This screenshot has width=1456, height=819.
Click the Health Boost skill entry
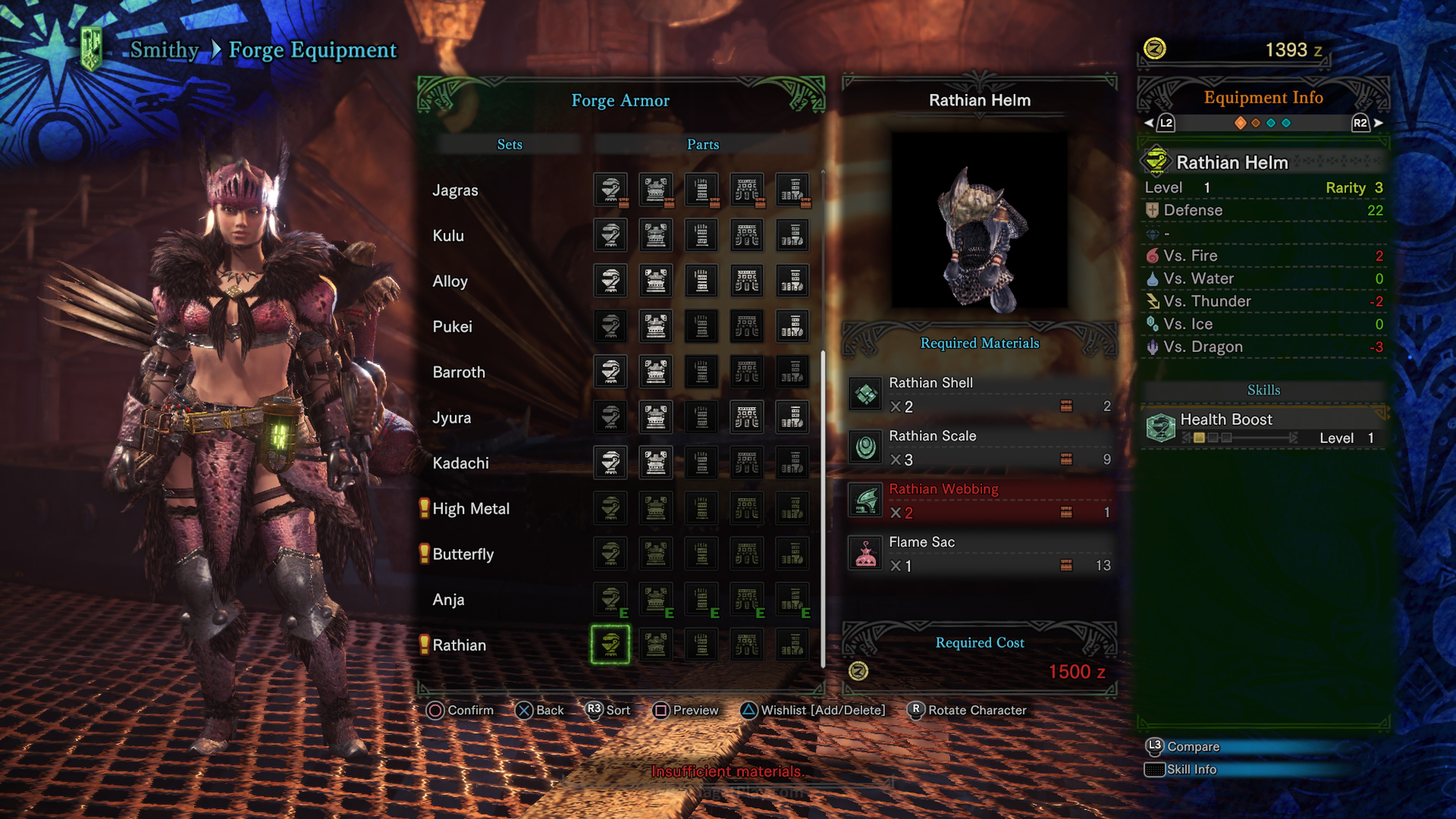click(x=1264, y=428)
